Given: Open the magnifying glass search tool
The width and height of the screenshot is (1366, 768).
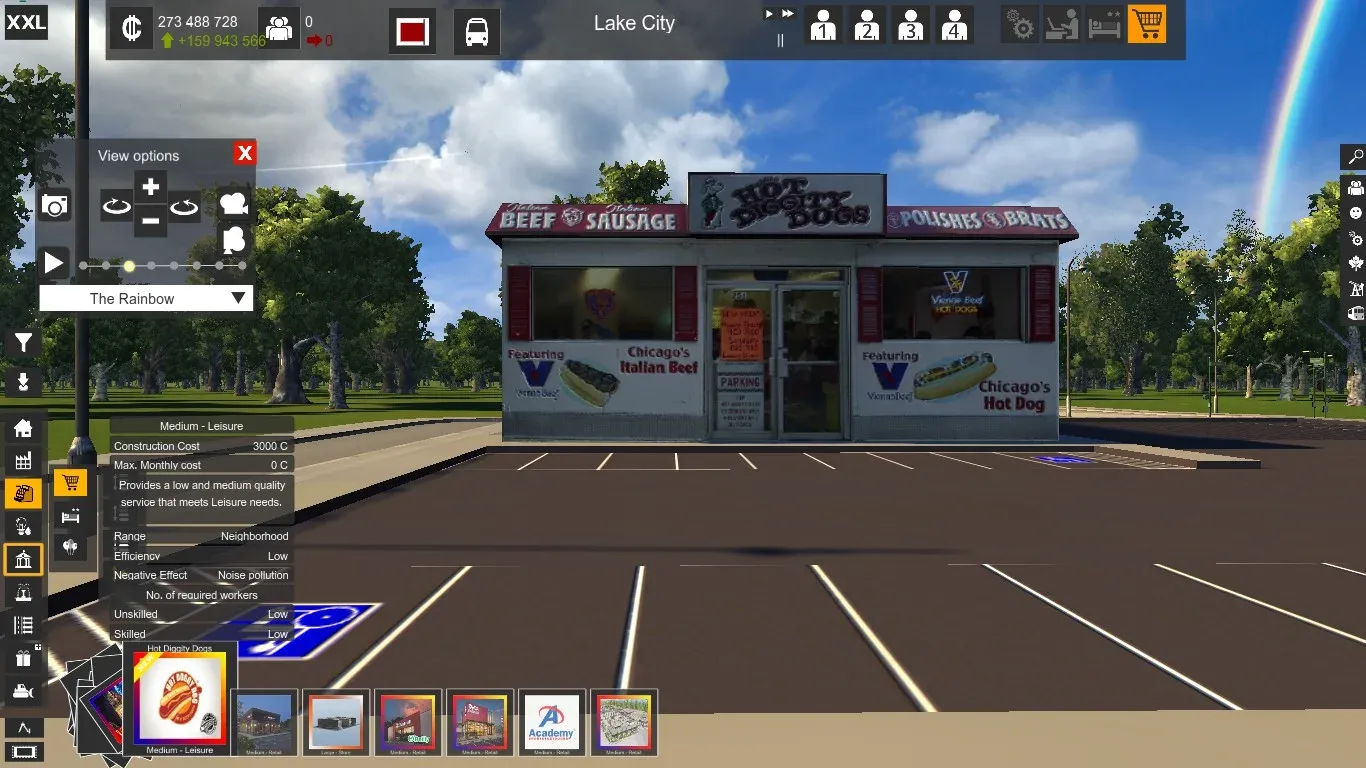Looking at the screenshot, I should click(x=1355, y=157).
